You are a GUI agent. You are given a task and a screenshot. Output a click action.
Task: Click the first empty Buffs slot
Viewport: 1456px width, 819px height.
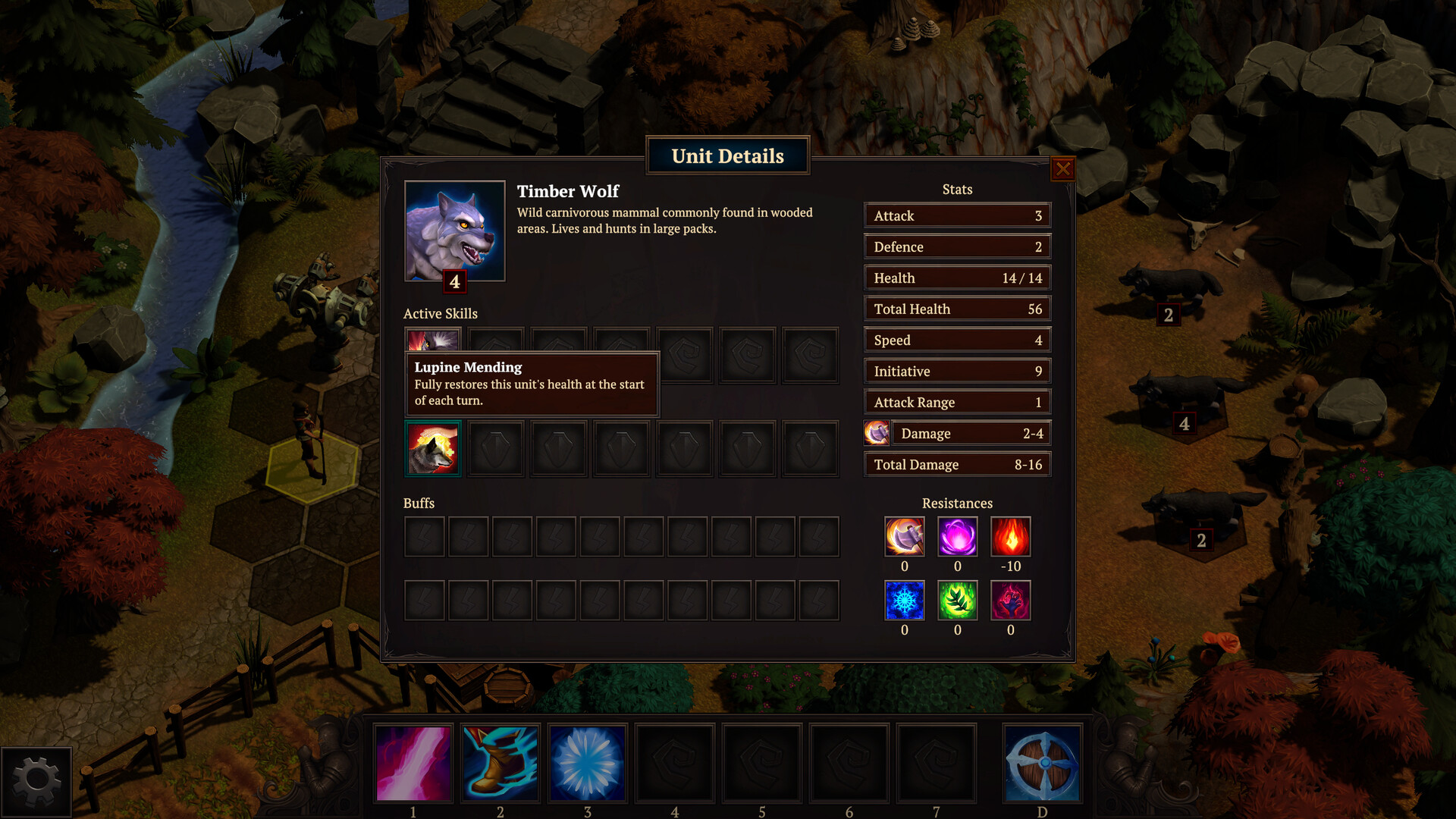[424, 536]
